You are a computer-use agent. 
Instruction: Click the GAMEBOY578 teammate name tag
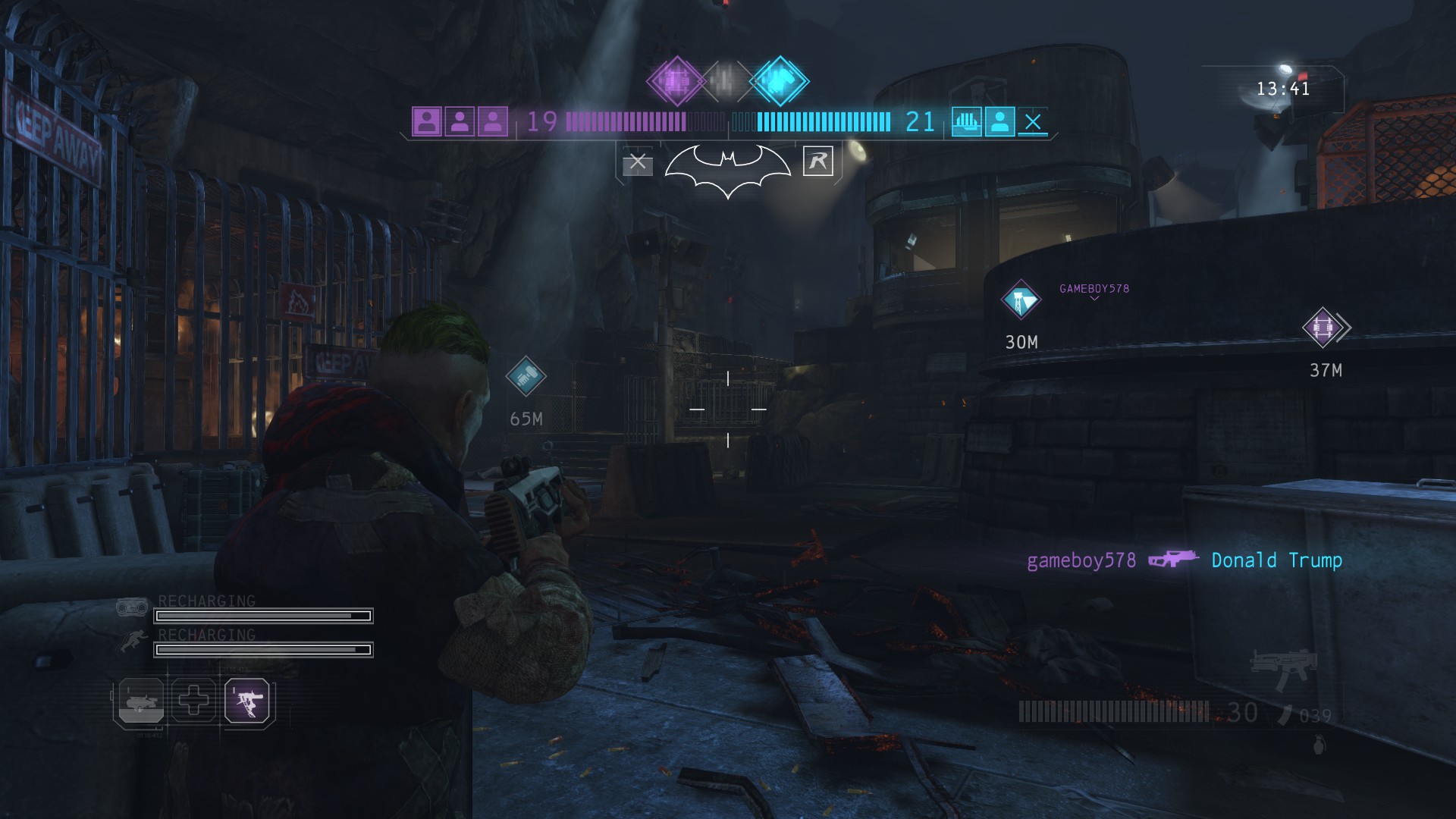pyautogui.click(x=1094, y=289)
